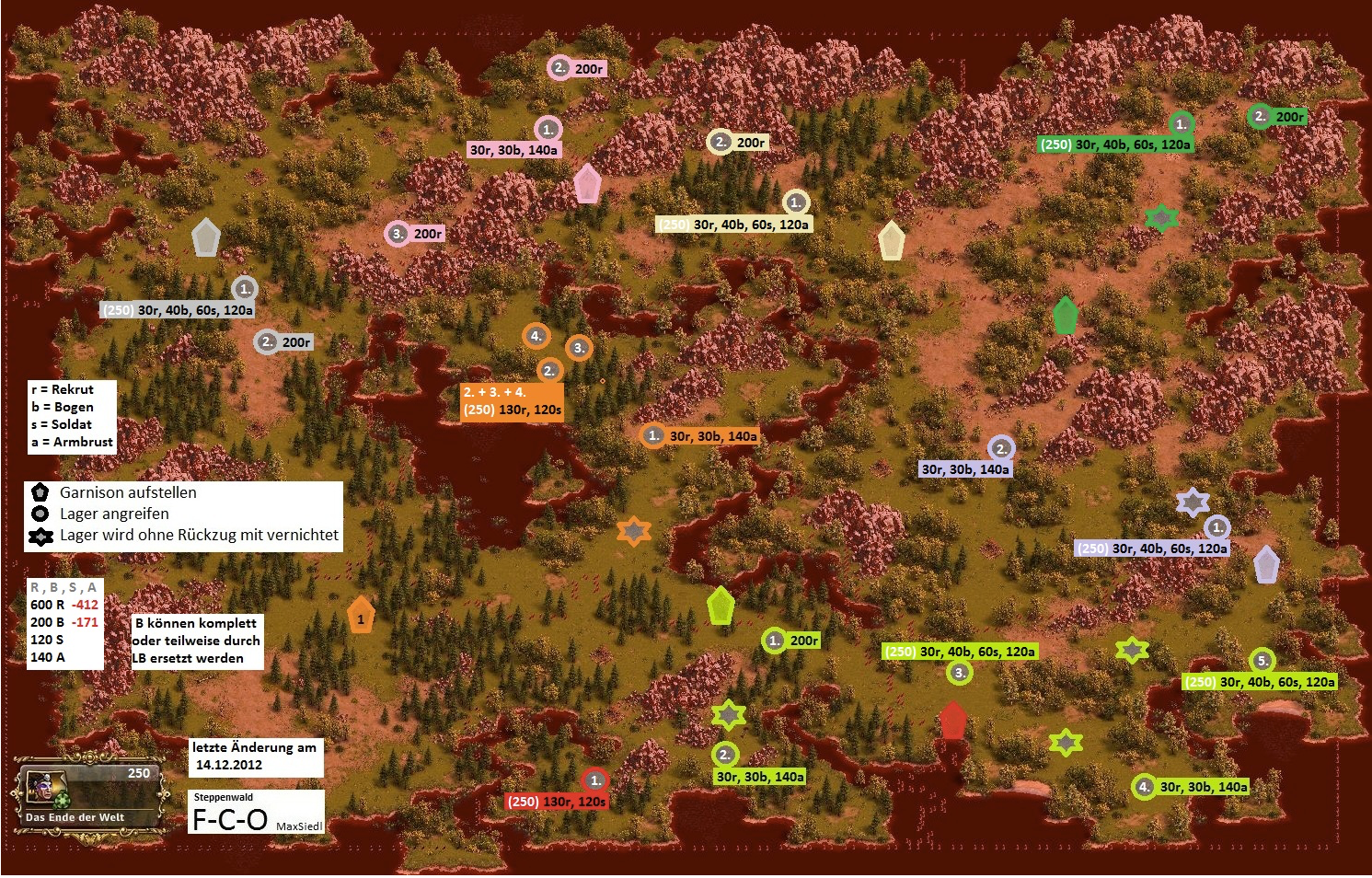1372x878 pixels.
Task: Select the gray garrison pentagon marker
Action: tap(206, 237)
